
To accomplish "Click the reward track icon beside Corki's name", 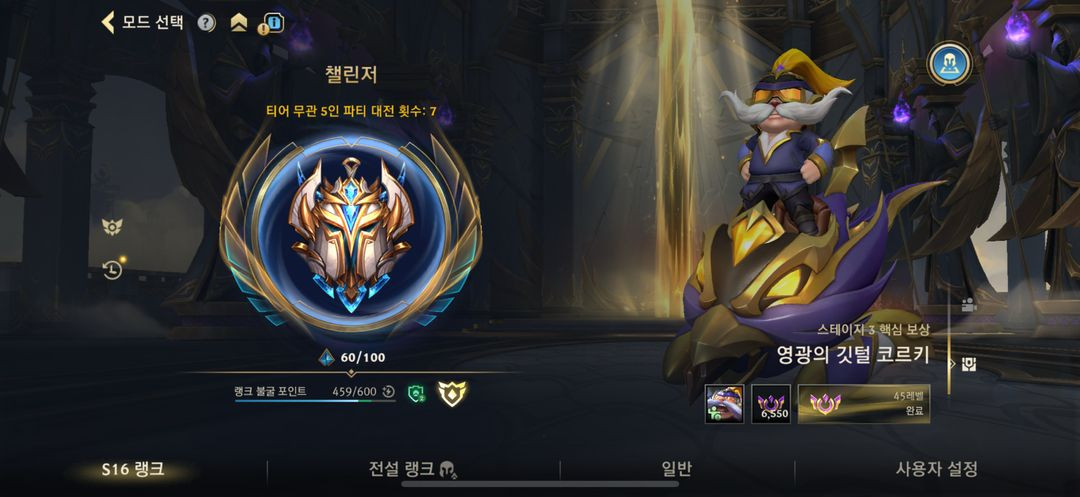I will [x=968, y=363].
